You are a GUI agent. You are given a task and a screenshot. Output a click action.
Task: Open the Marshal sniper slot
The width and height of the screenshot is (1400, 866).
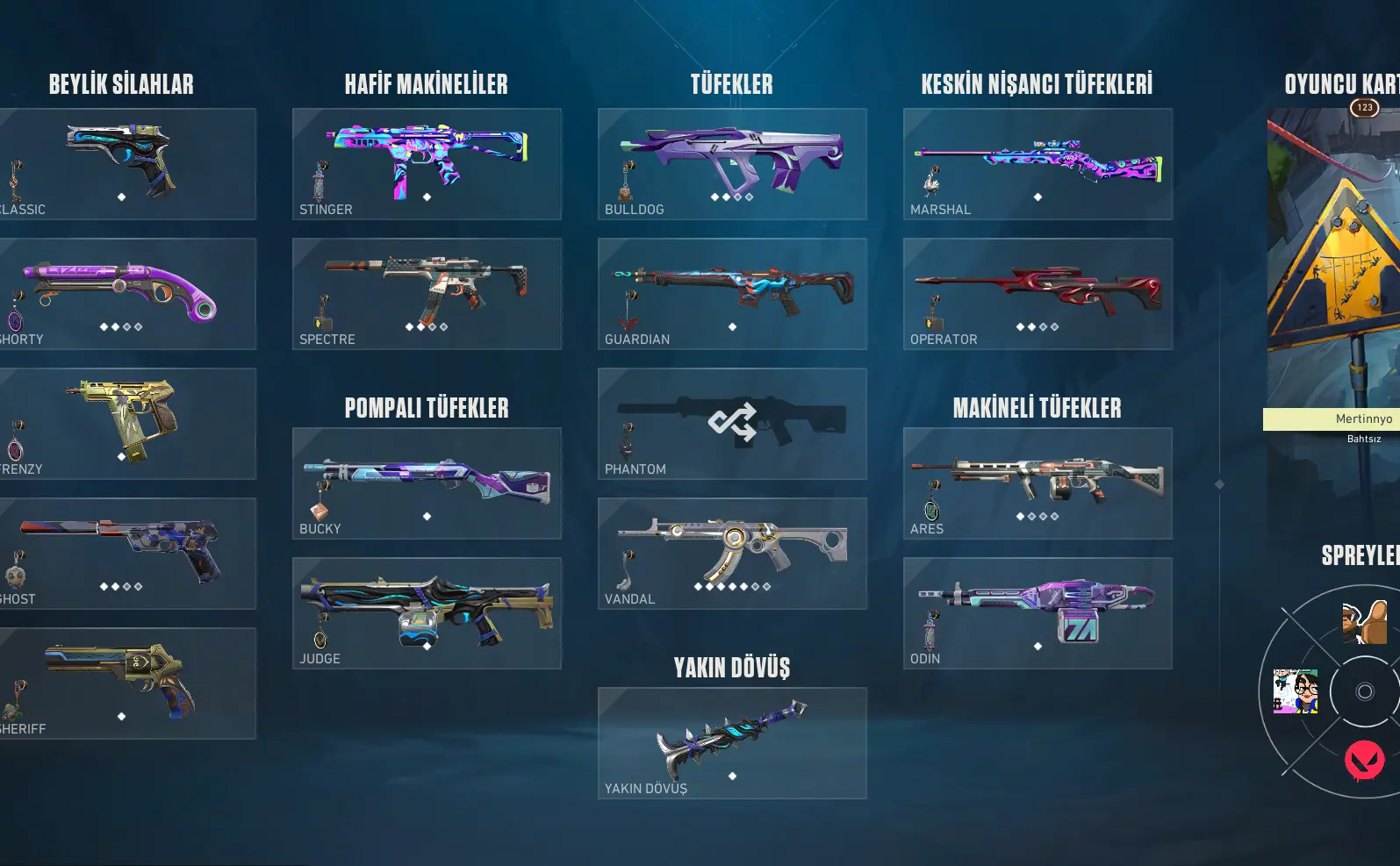coord(1037,164)
